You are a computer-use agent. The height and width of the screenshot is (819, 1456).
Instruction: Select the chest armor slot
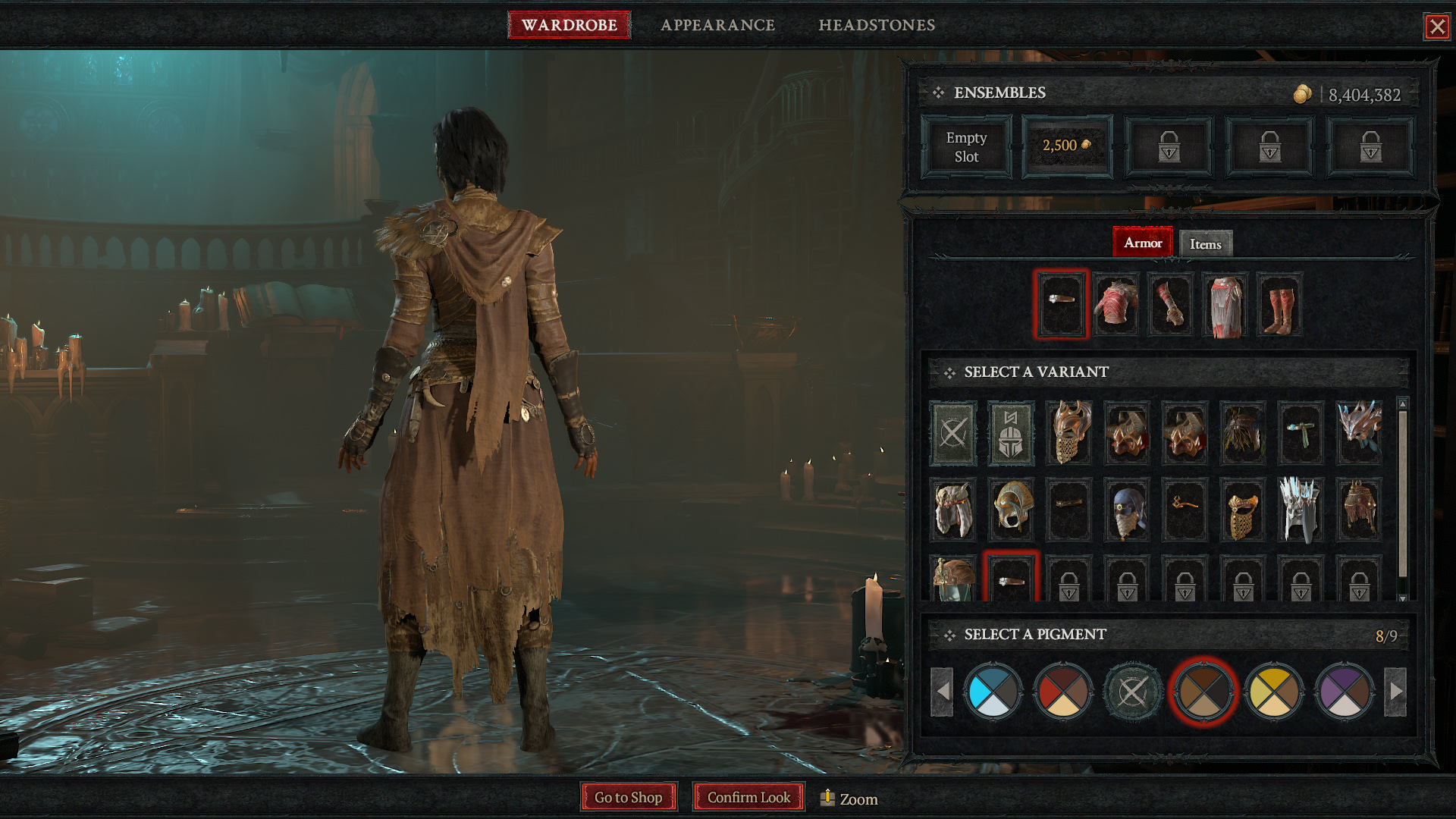pos(1116,305)
